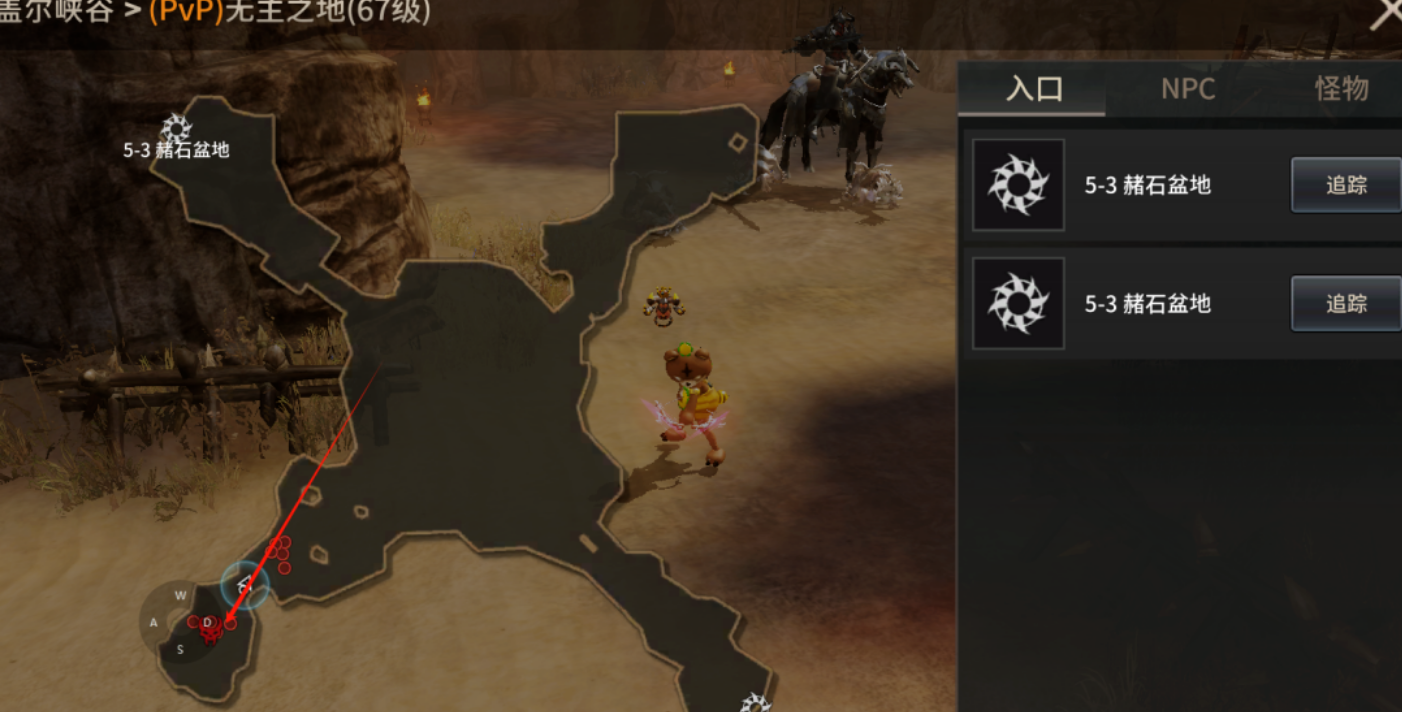Screen dimensions: 1402x712
Task: Select the 入口 tab
Action: pos(1034,89)
